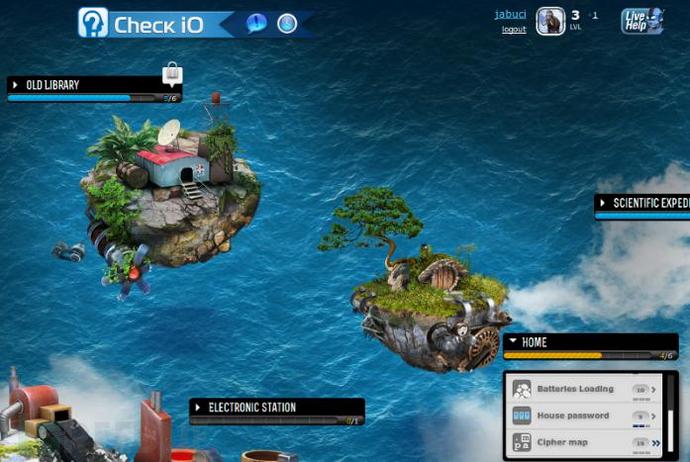This screenshot has width=690, height=462.
Task: Open the blue chat bubble icon
Action: (256, 23)
